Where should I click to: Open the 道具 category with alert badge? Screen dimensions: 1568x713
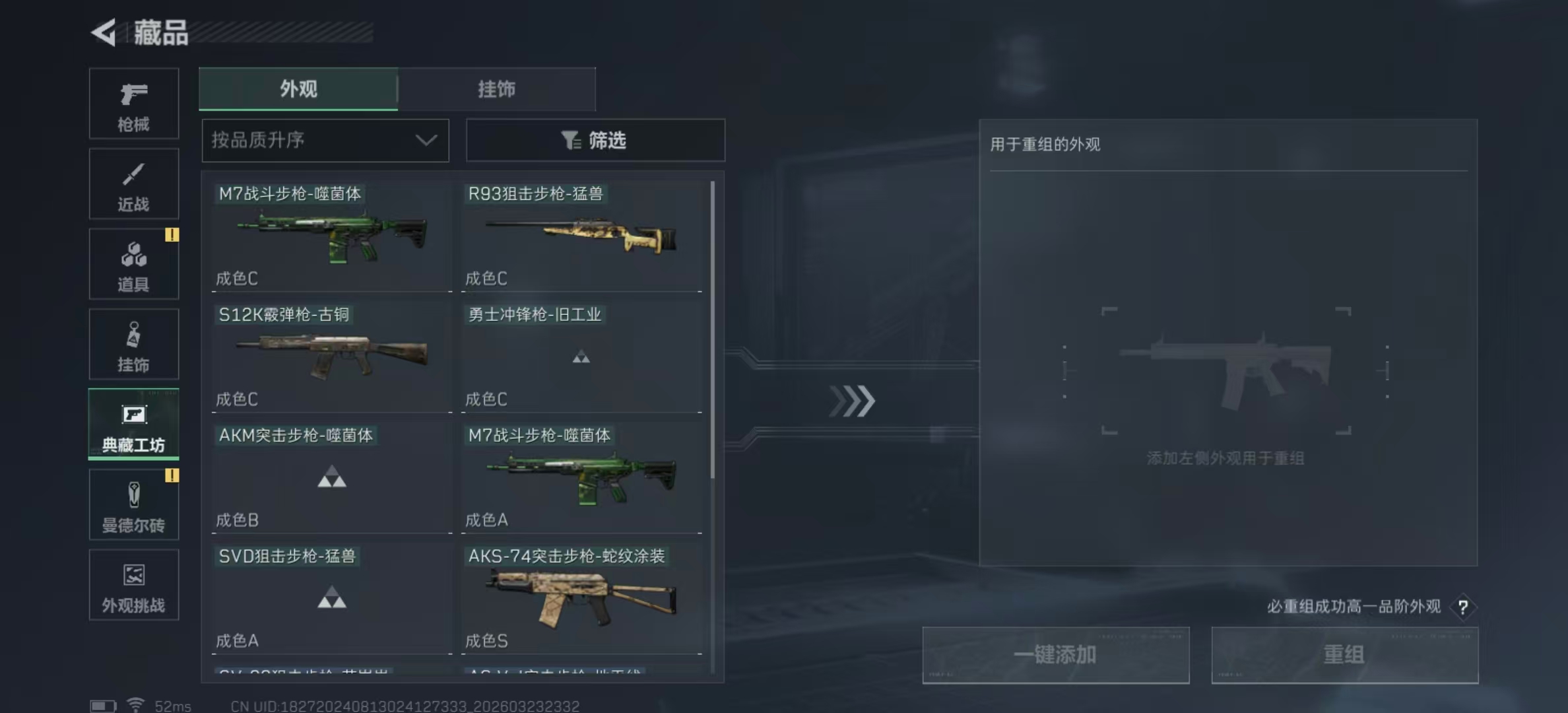pos(133,263)
